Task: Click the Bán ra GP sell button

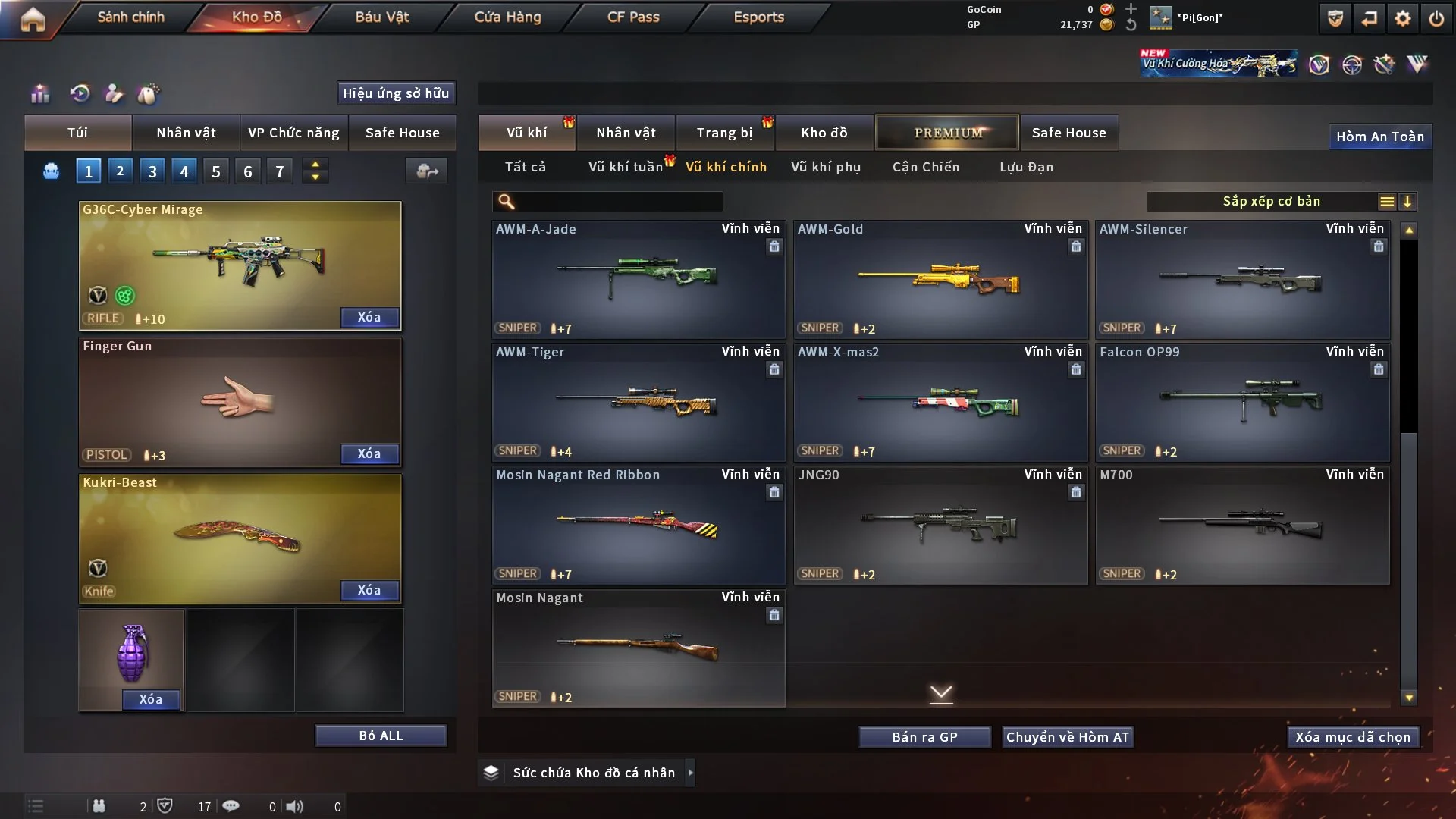Action: coord(924,737)
